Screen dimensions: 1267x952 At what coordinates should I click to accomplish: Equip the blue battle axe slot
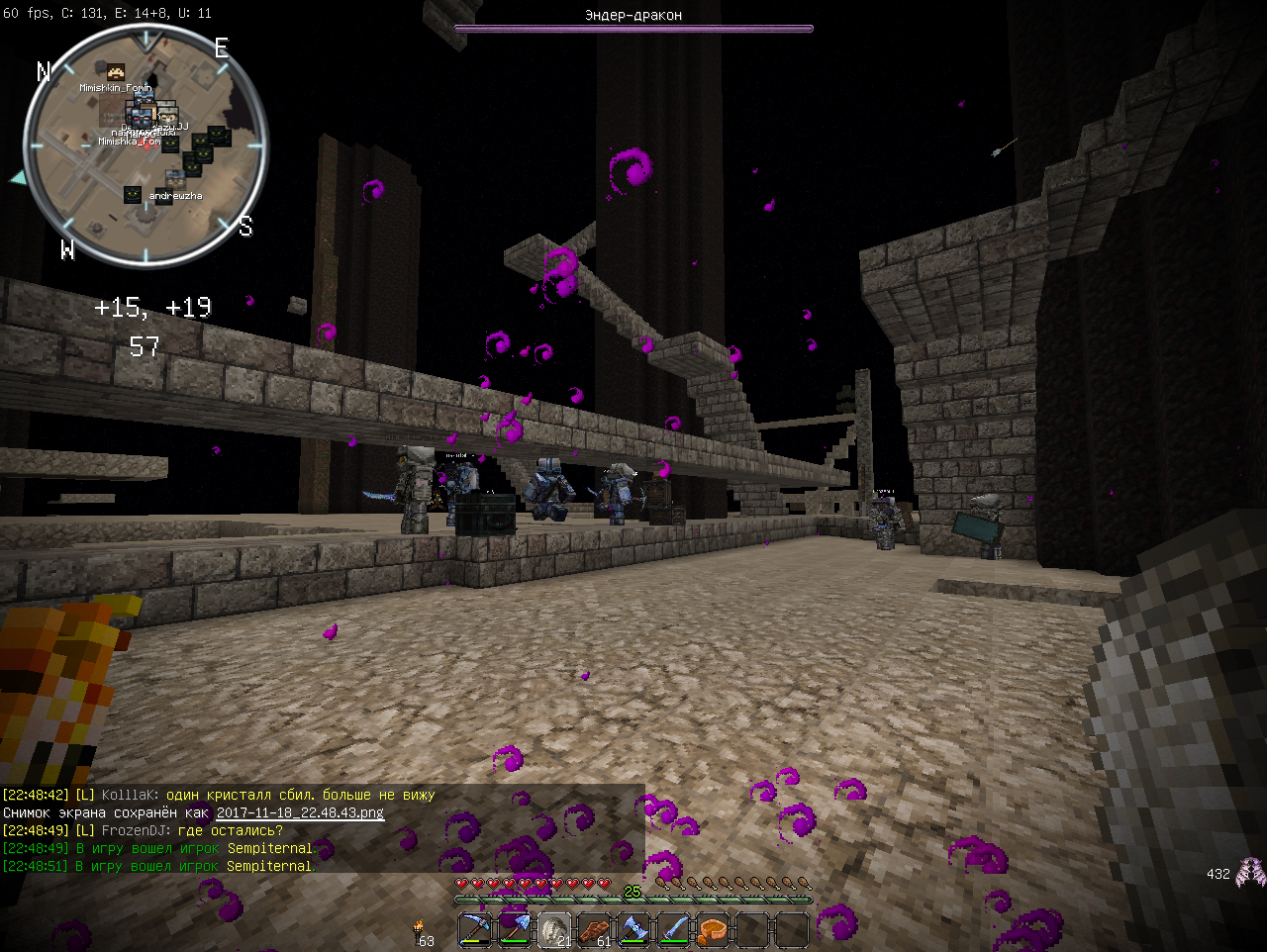(633, 930)
